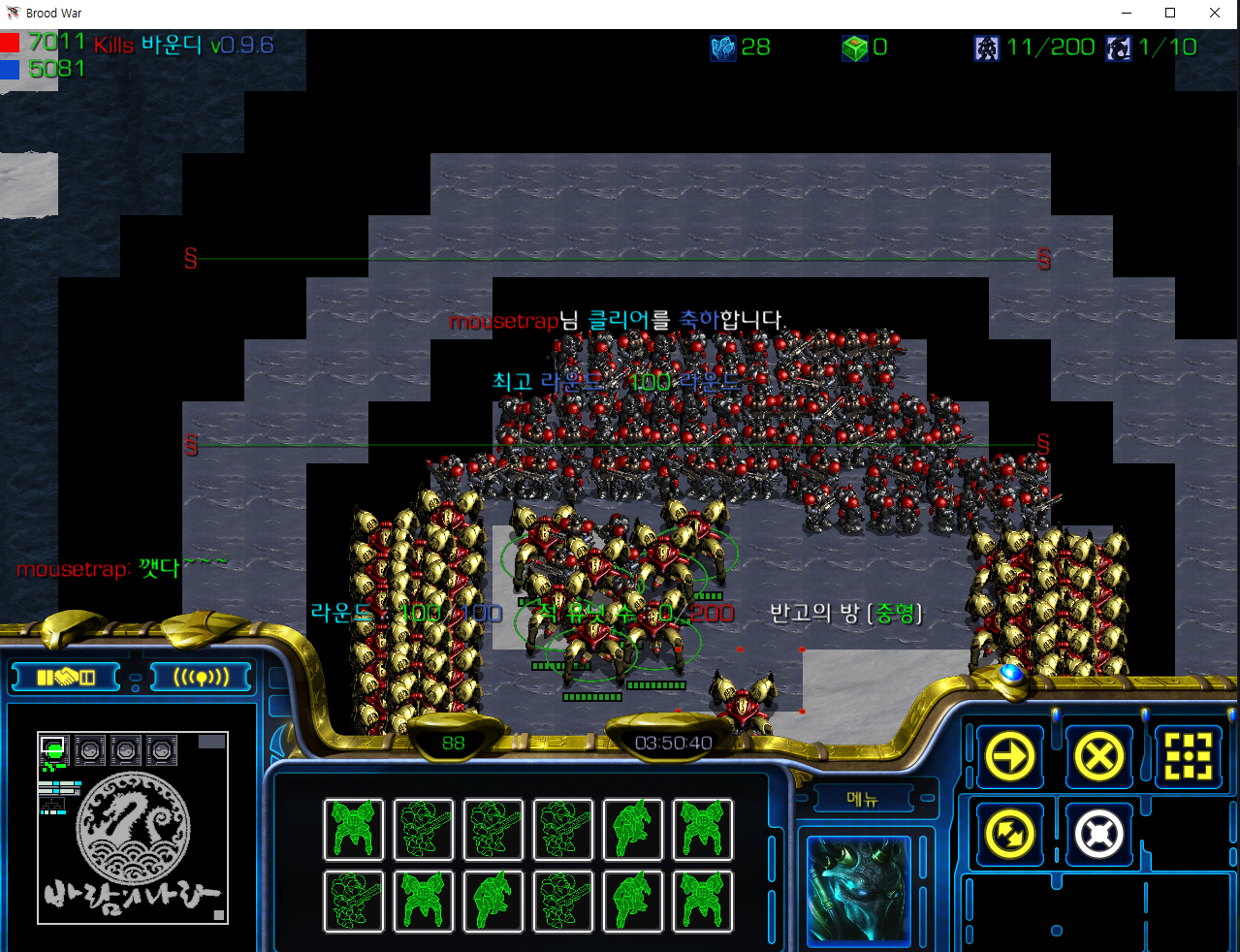Choose the Hold Position command

[1098, 834]
